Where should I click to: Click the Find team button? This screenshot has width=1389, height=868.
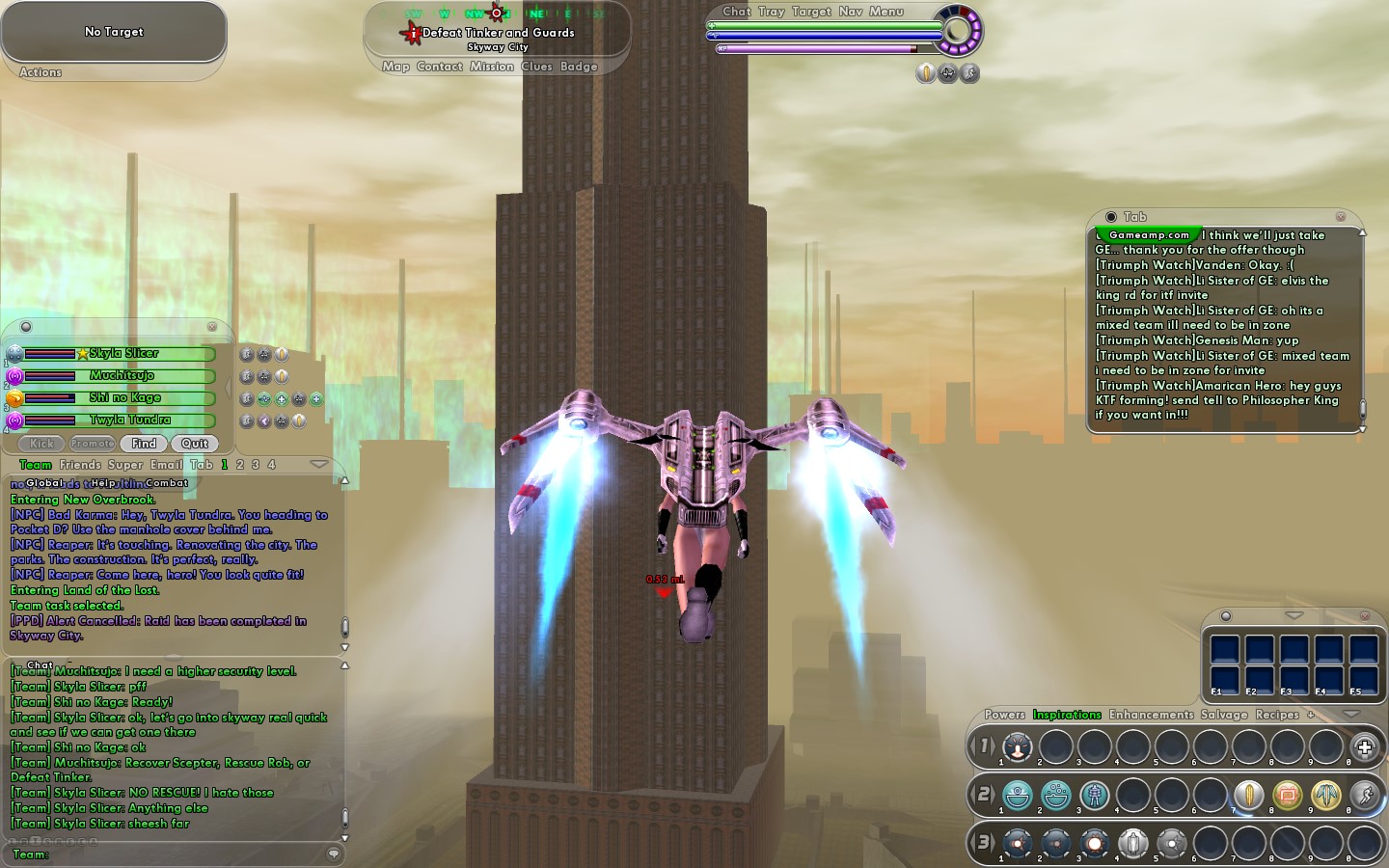[x=144, y=444]
